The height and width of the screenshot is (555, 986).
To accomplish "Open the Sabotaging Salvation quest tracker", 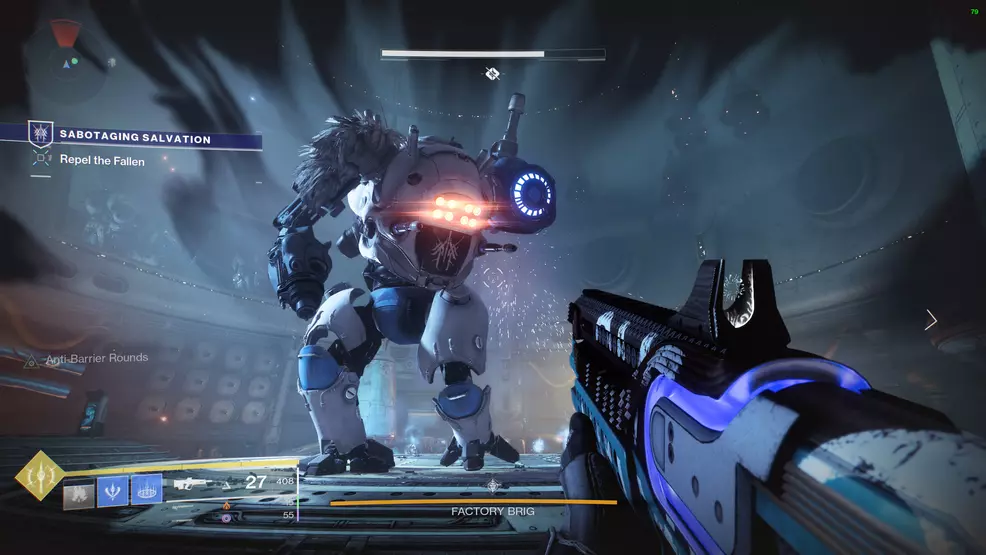I will point(134,139).
